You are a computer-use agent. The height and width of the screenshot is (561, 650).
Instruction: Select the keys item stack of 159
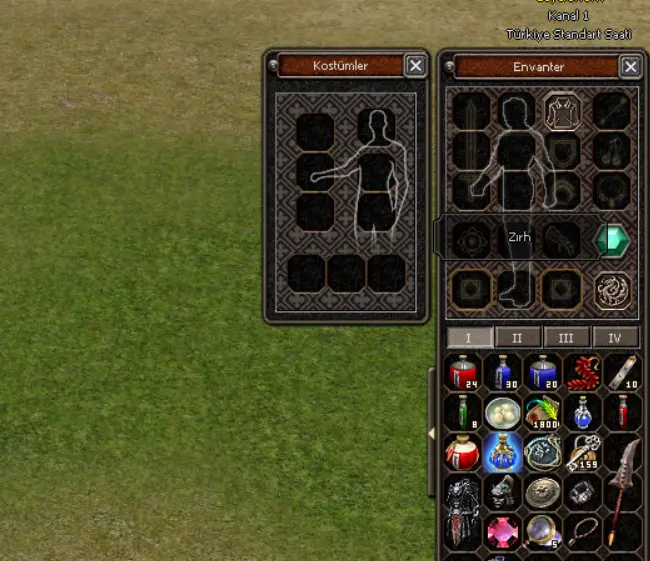[581, 452]
